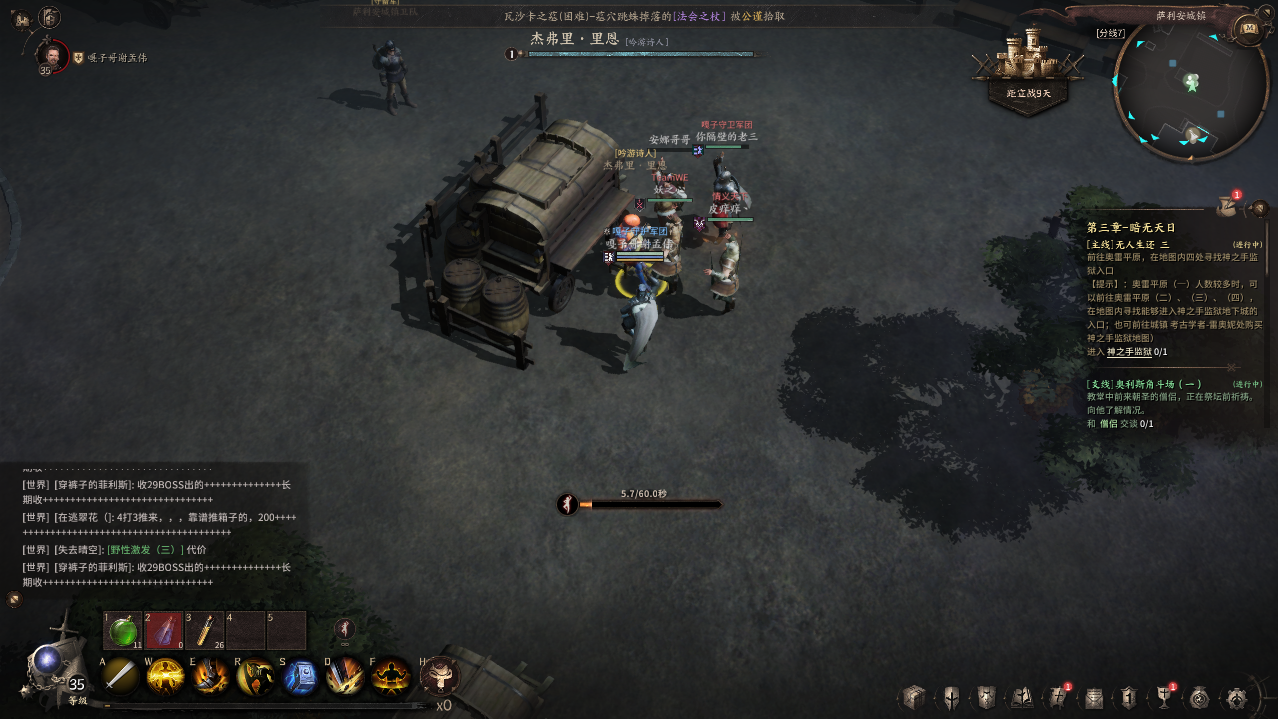Open the inventory cube icon

point(913,697)
